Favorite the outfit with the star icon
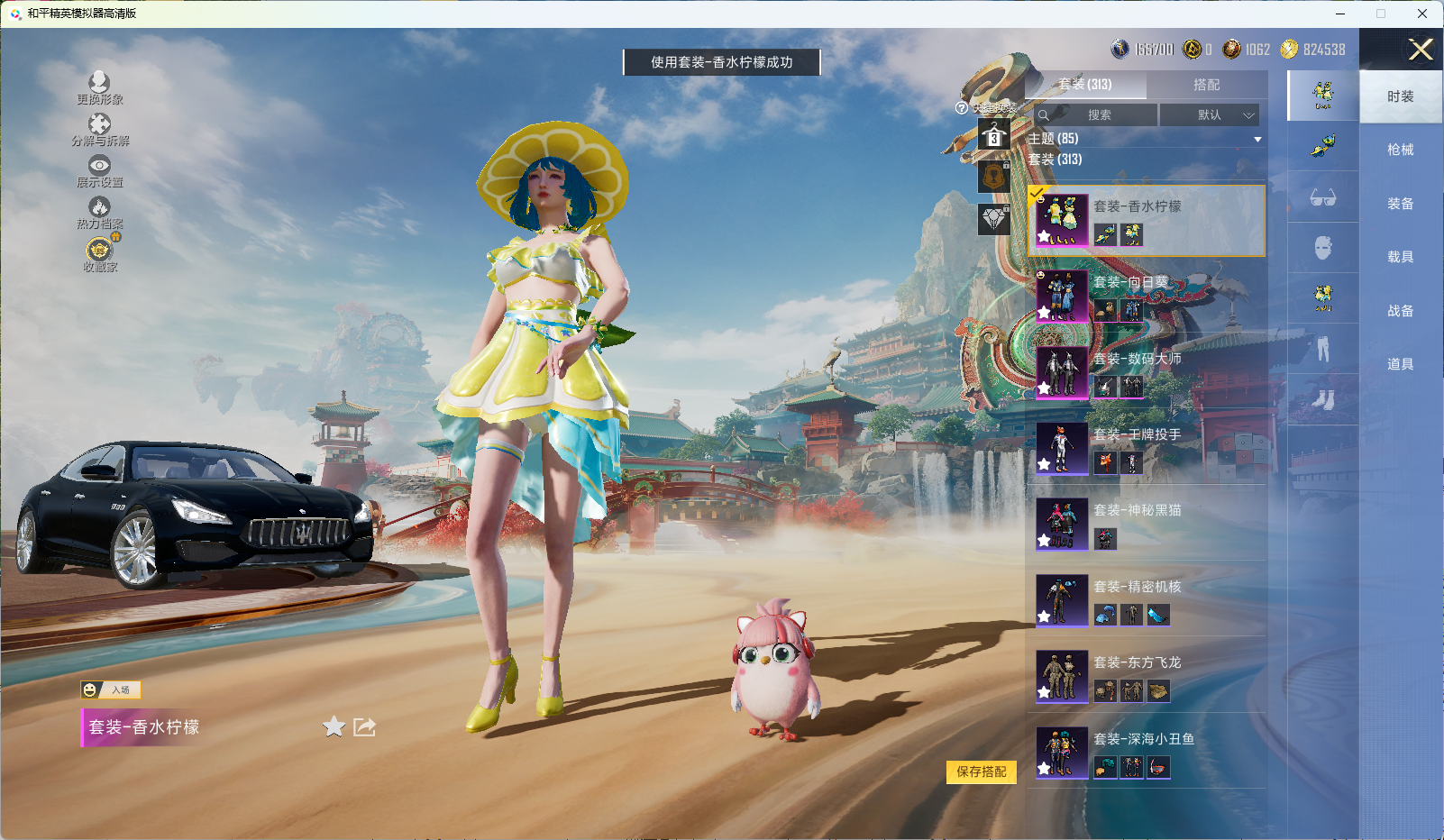 point(334,726)
